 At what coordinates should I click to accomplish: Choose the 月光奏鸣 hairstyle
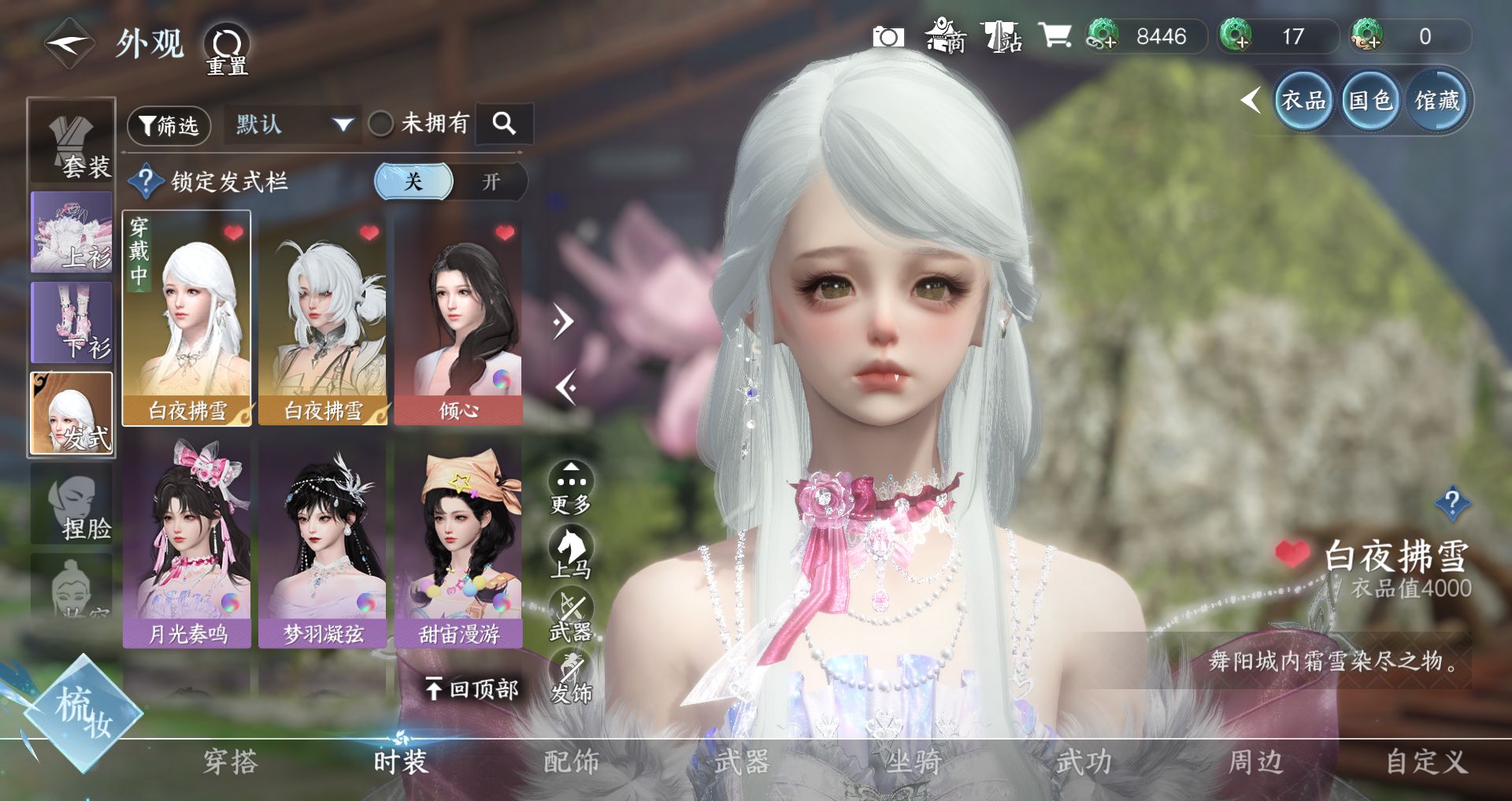click(187, 543)
